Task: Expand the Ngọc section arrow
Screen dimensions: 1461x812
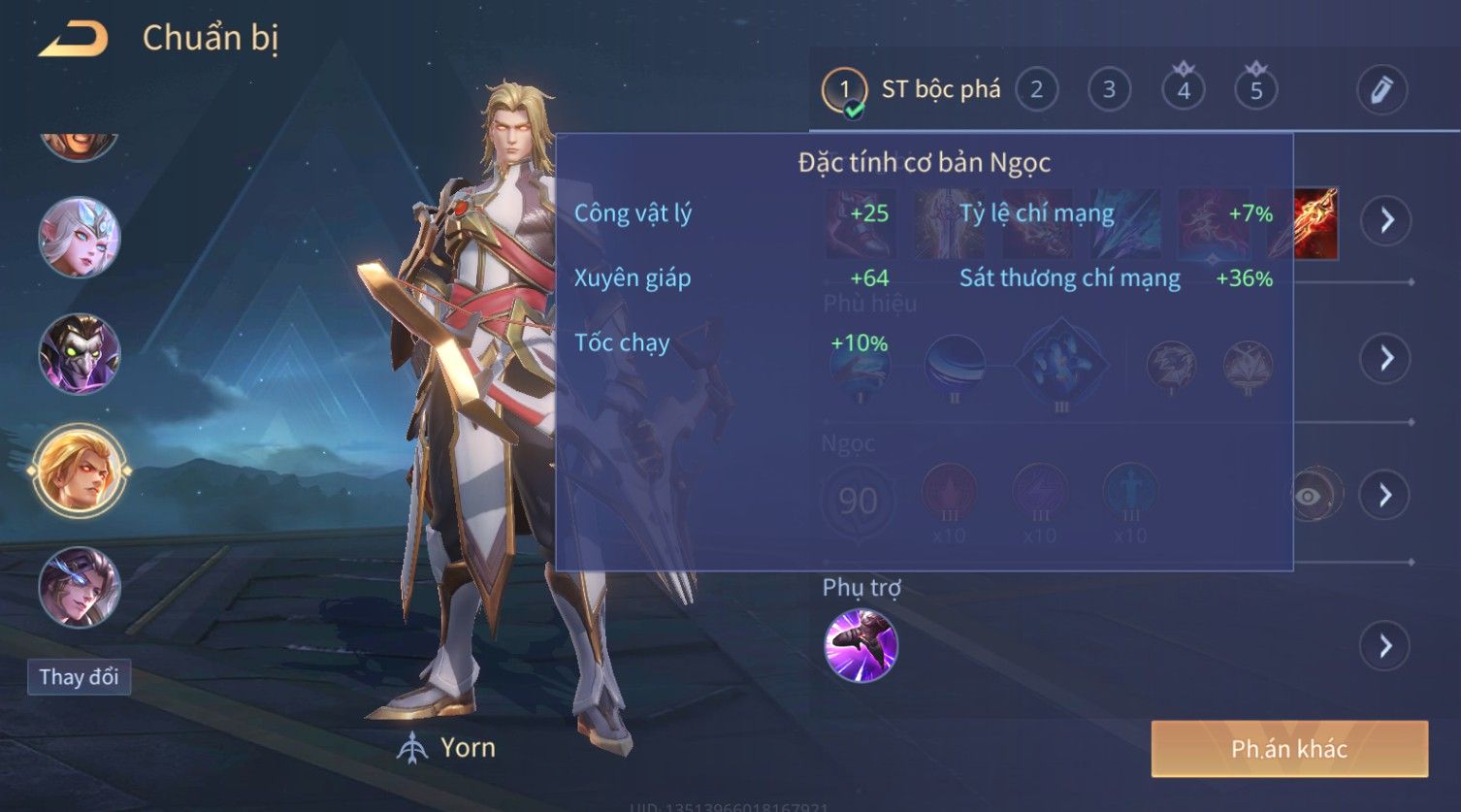Action: point(1386,496)
